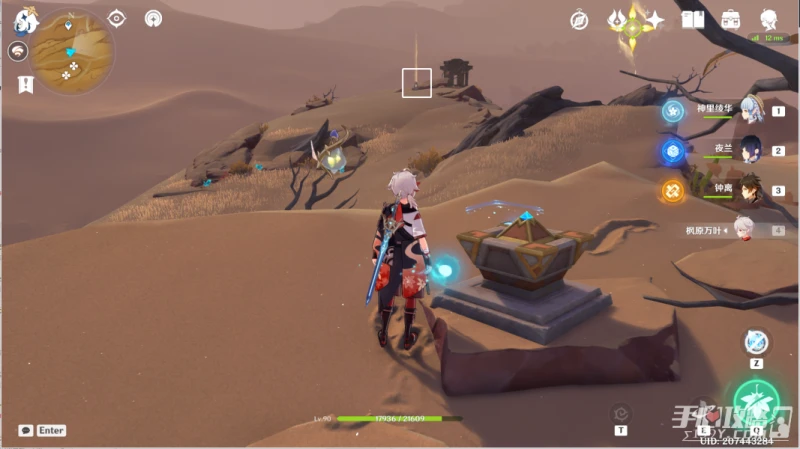Viewport: 800px width, 449px height.
Task: Open the wish star icon
Action: (655, 19)
